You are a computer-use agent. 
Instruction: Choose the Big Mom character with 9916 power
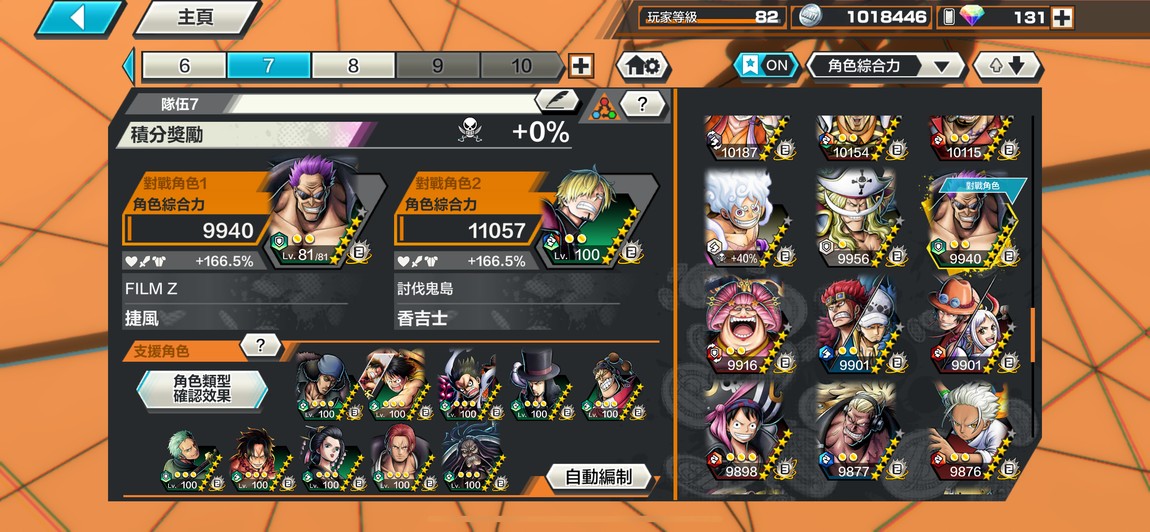747,323
